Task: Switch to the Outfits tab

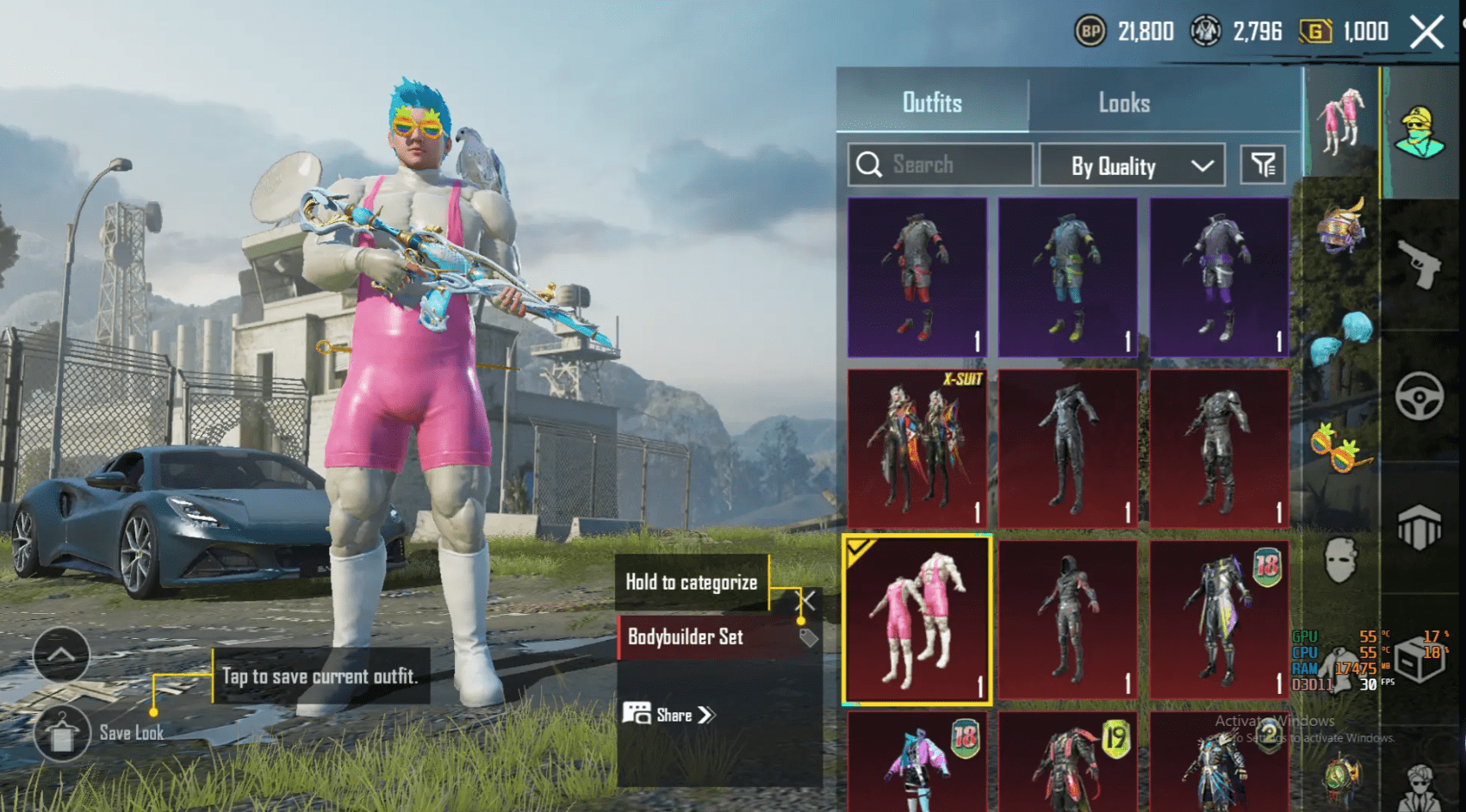Action: [x=933, y=102]
